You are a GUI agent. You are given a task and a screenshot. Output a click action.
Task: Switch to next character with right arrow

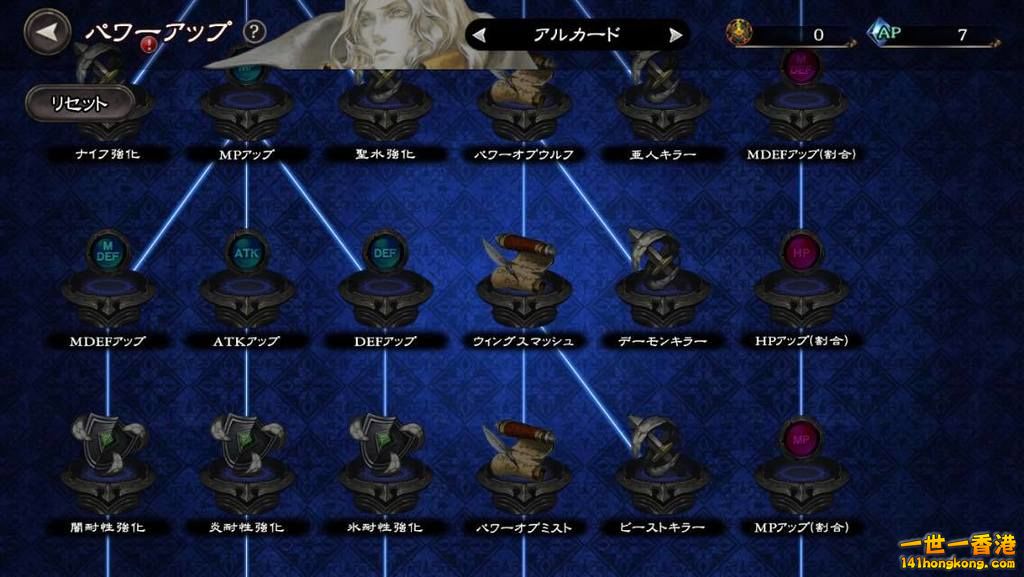676,35
